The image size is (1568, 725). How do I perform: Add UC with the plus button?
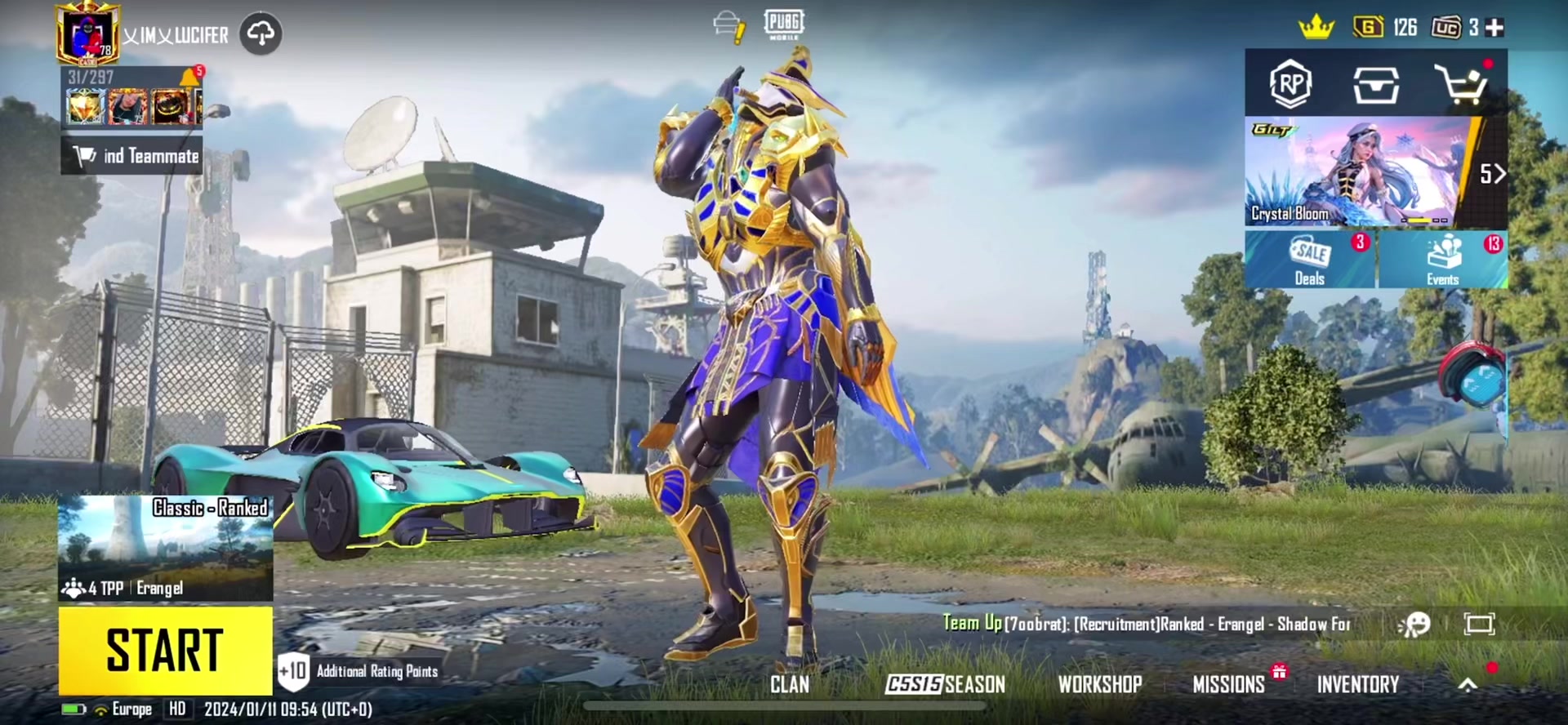coord(1494,28)
